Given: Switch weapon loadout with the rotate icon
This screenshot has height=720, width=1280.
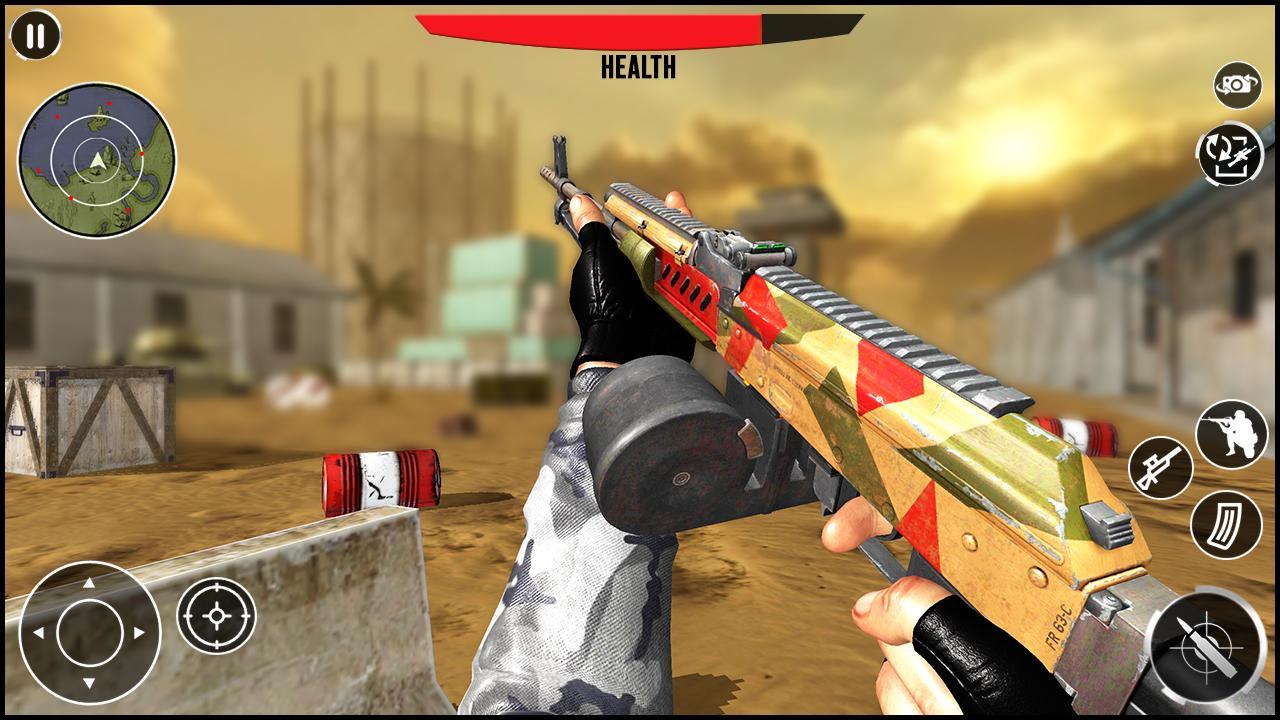Looking at the screenshot, I should (1229, 153).
